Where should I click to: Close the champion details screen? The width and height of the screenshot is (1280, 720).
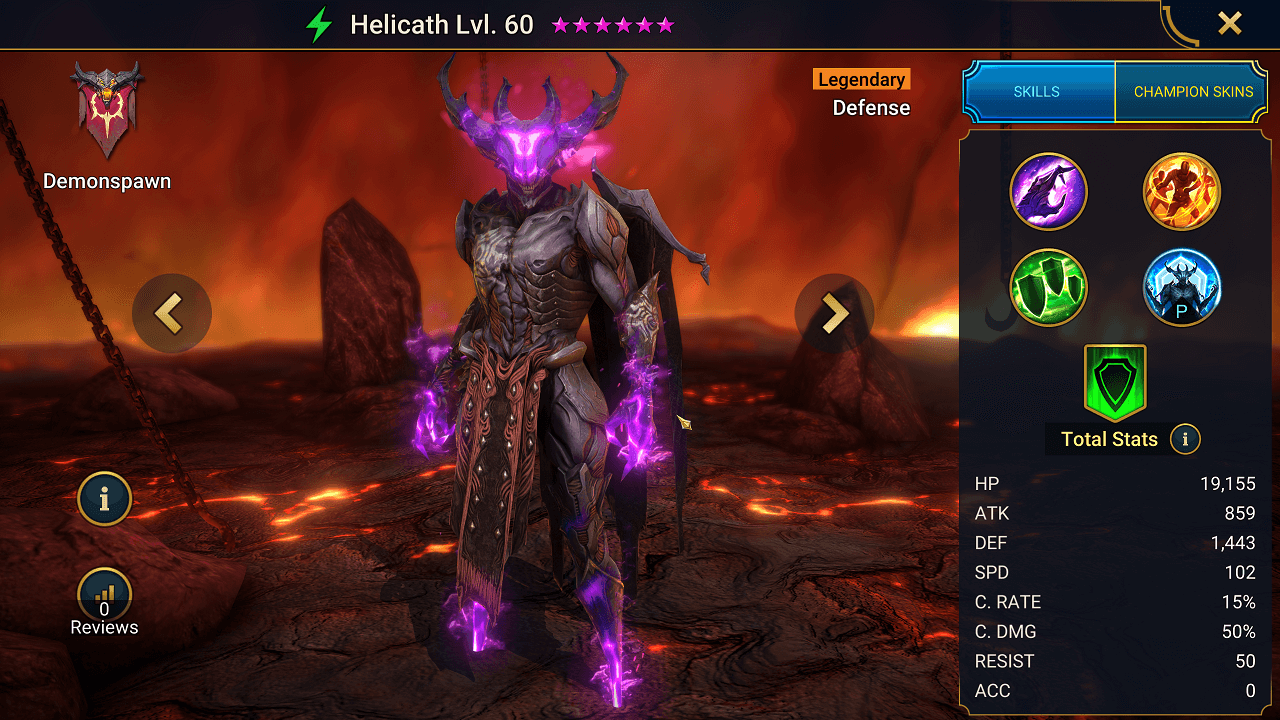coord(1229,24)
